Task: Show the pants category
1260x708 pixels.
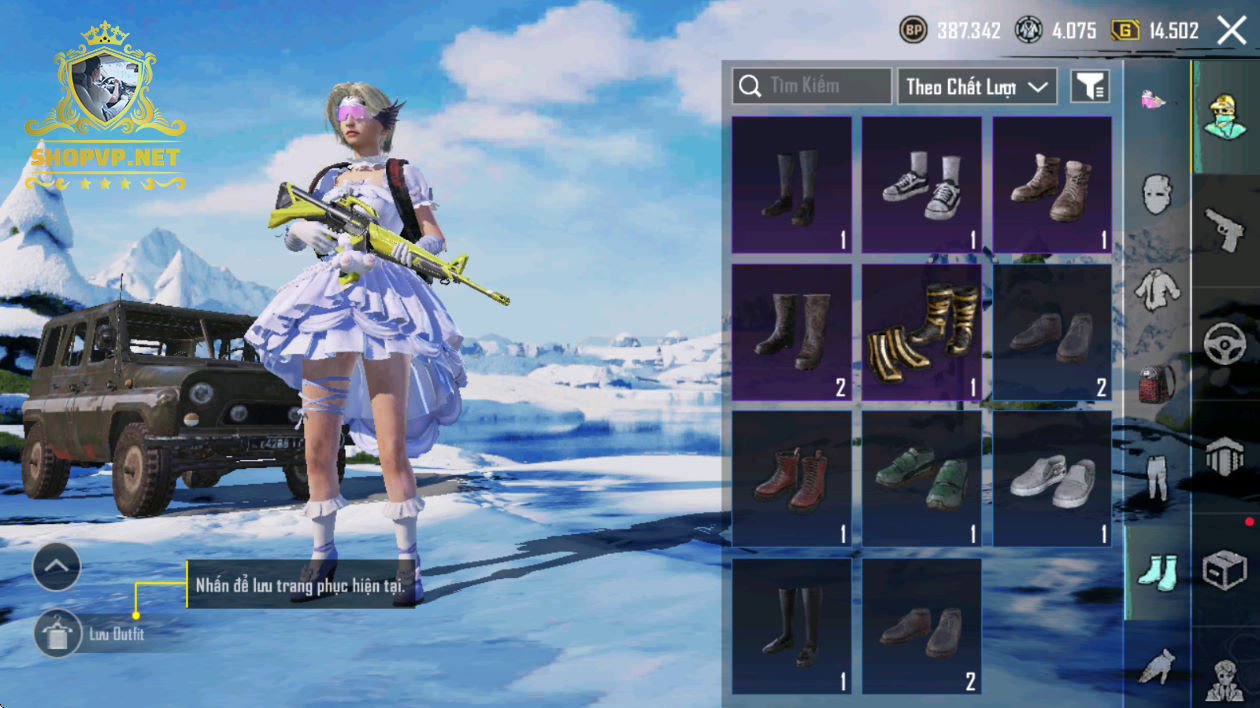Action: [x=1156, y=477]
